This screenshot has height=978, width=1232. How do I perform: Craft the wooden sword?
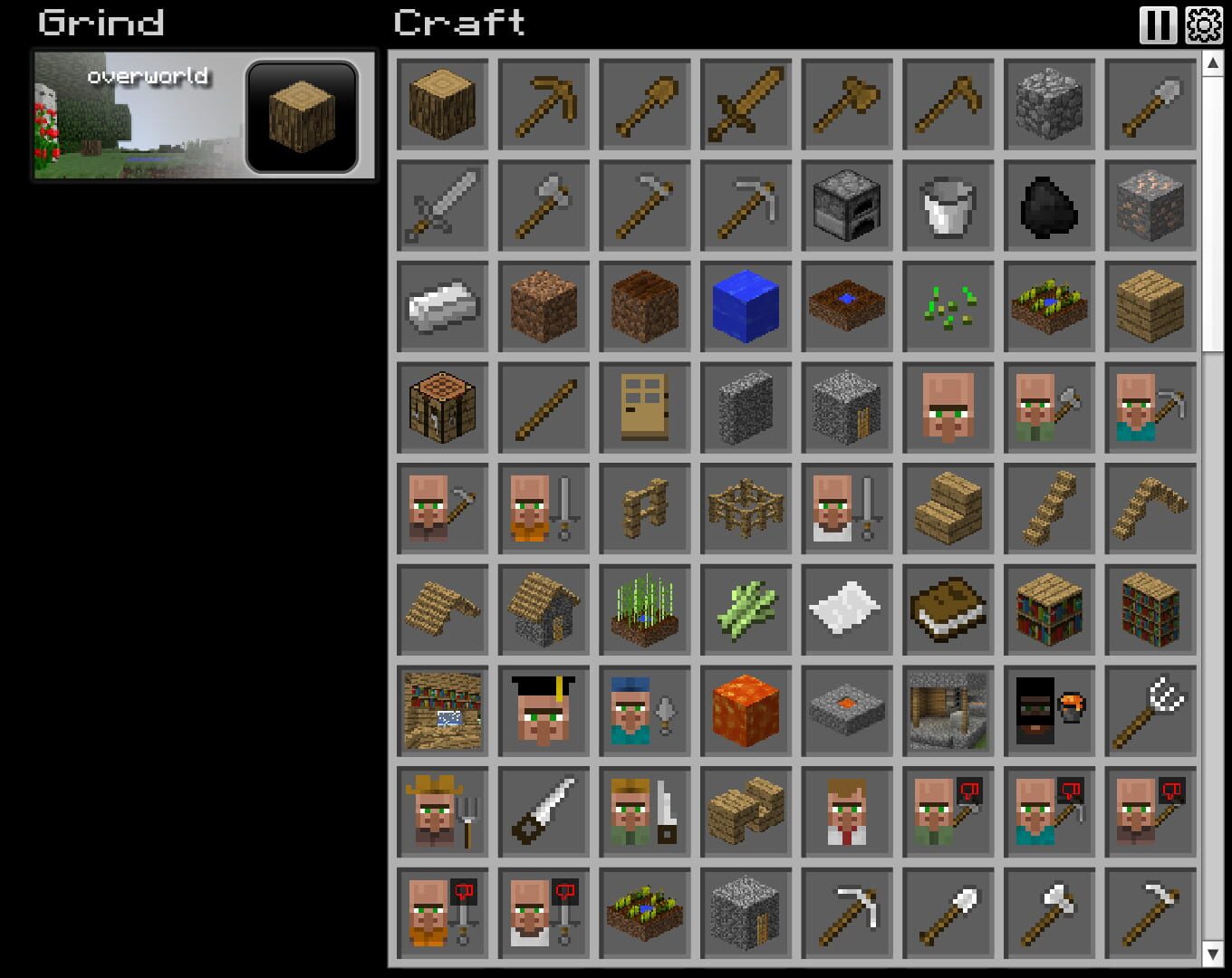coord(746,103)
